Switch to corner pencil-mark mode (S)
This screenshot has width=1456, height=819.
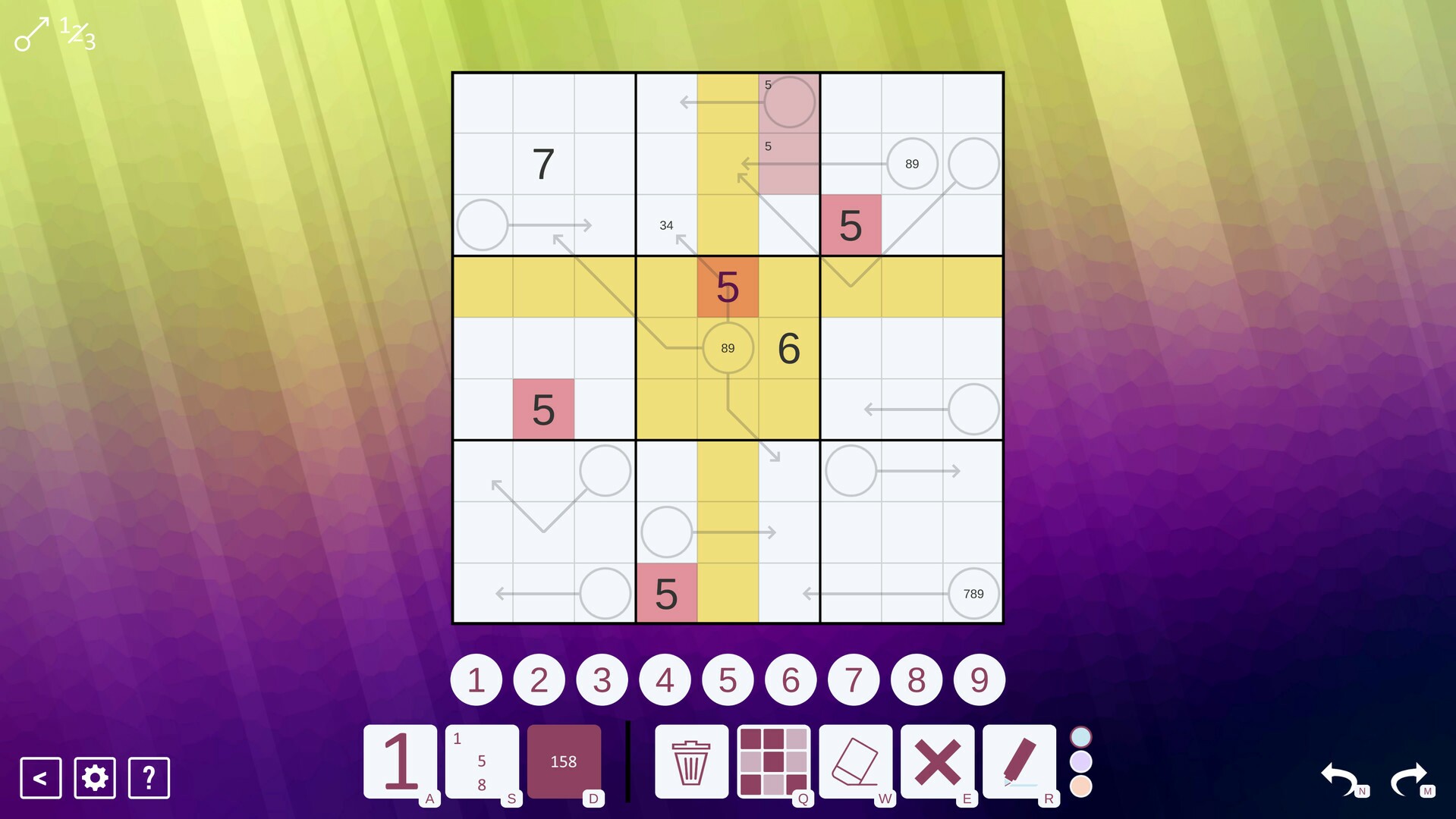coord(481,761)
